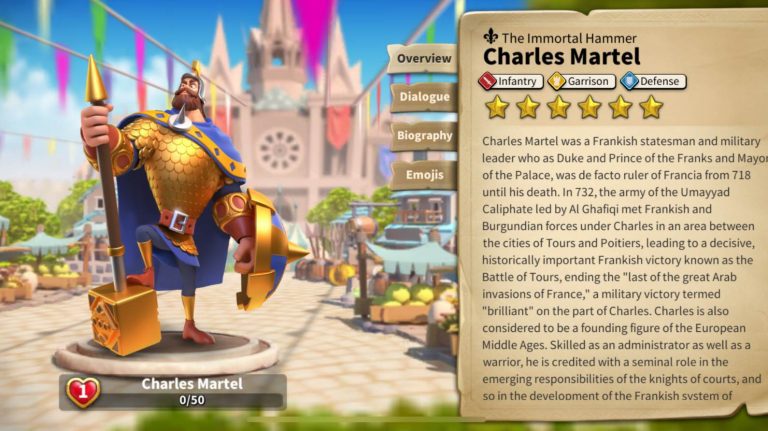Open the Dialogue tab
Screen dimensions: 768x431
[x=423, y=97]
